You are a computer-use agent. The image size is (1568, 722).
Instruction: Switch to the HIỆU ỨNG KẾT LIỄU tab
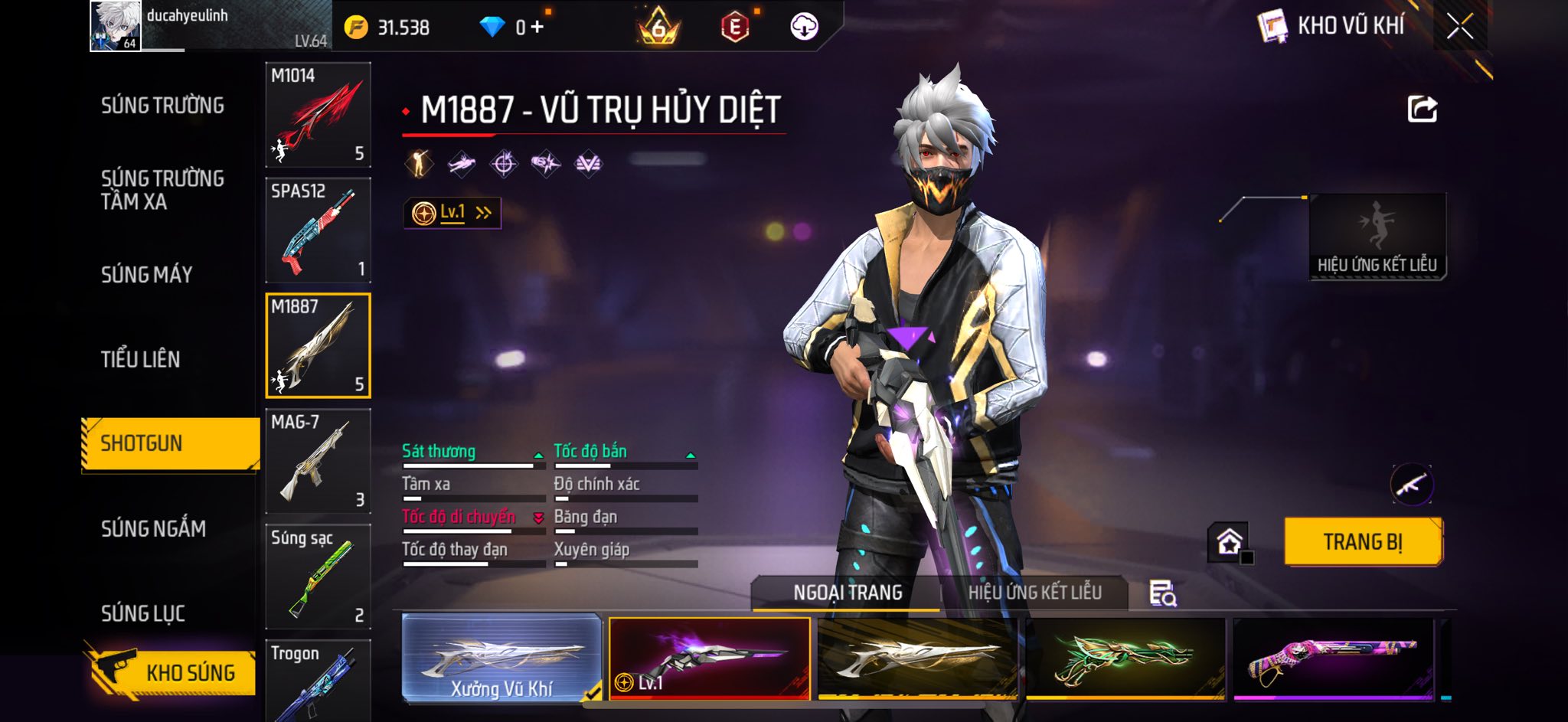point(1034,593)
